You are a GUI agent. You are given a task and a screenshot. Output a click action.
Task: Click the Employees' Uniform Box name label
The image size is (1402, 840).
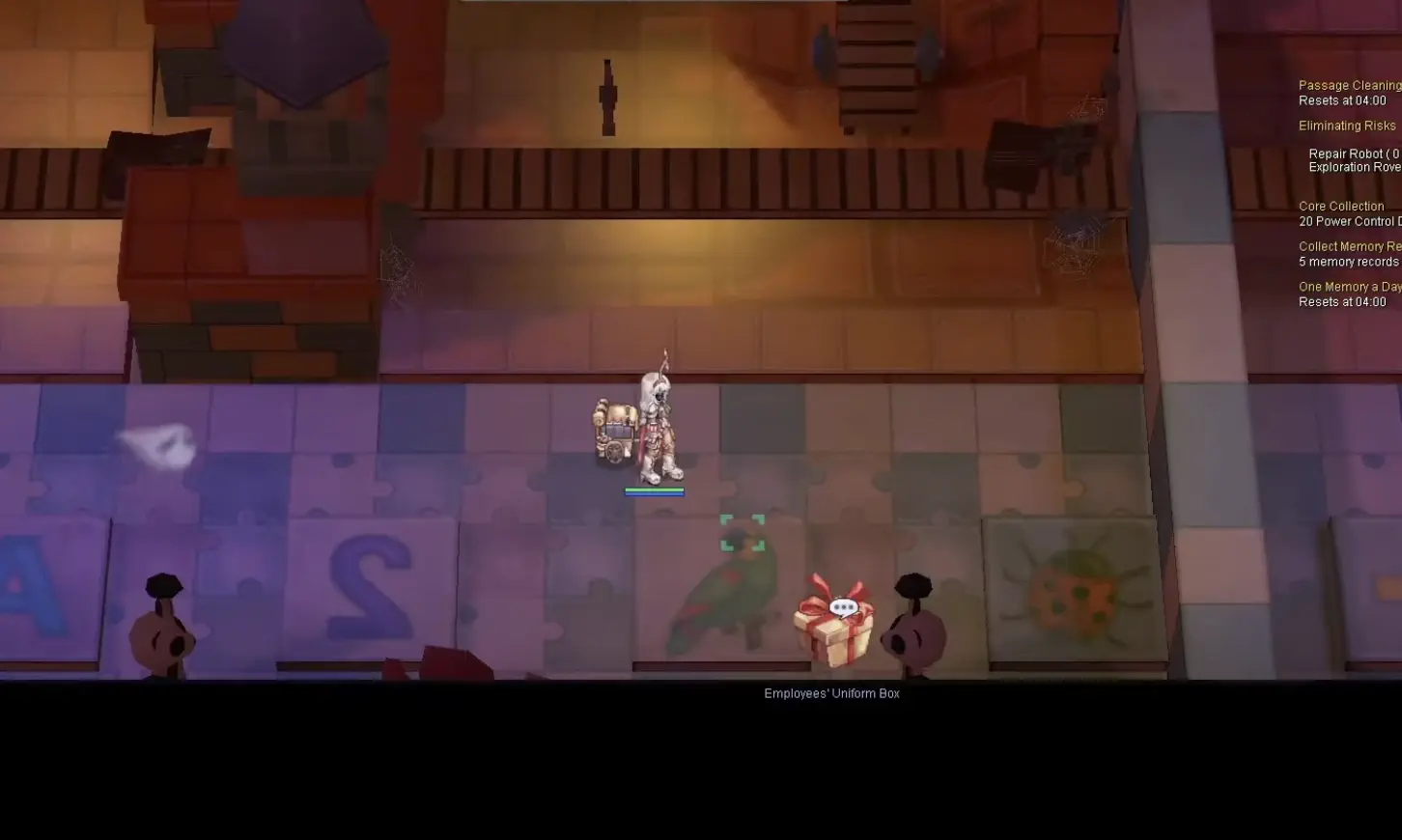point(831,693)
